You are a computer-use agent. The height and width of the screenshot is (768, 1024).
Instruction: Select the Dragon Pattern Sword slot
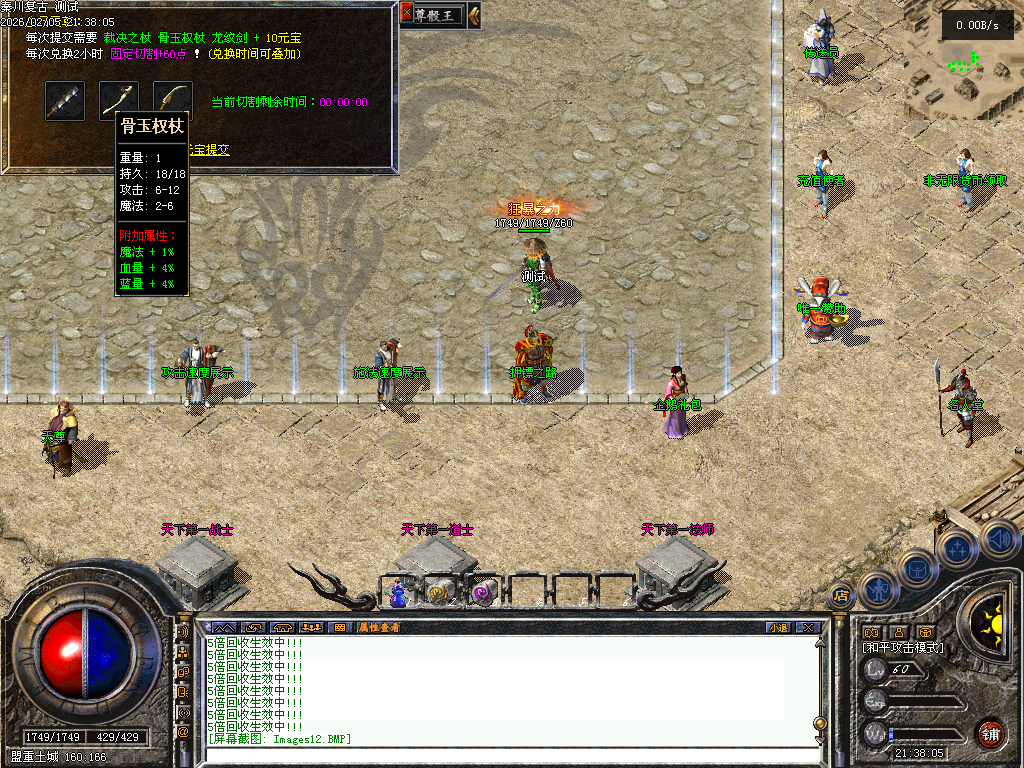(x=173, y=100)
